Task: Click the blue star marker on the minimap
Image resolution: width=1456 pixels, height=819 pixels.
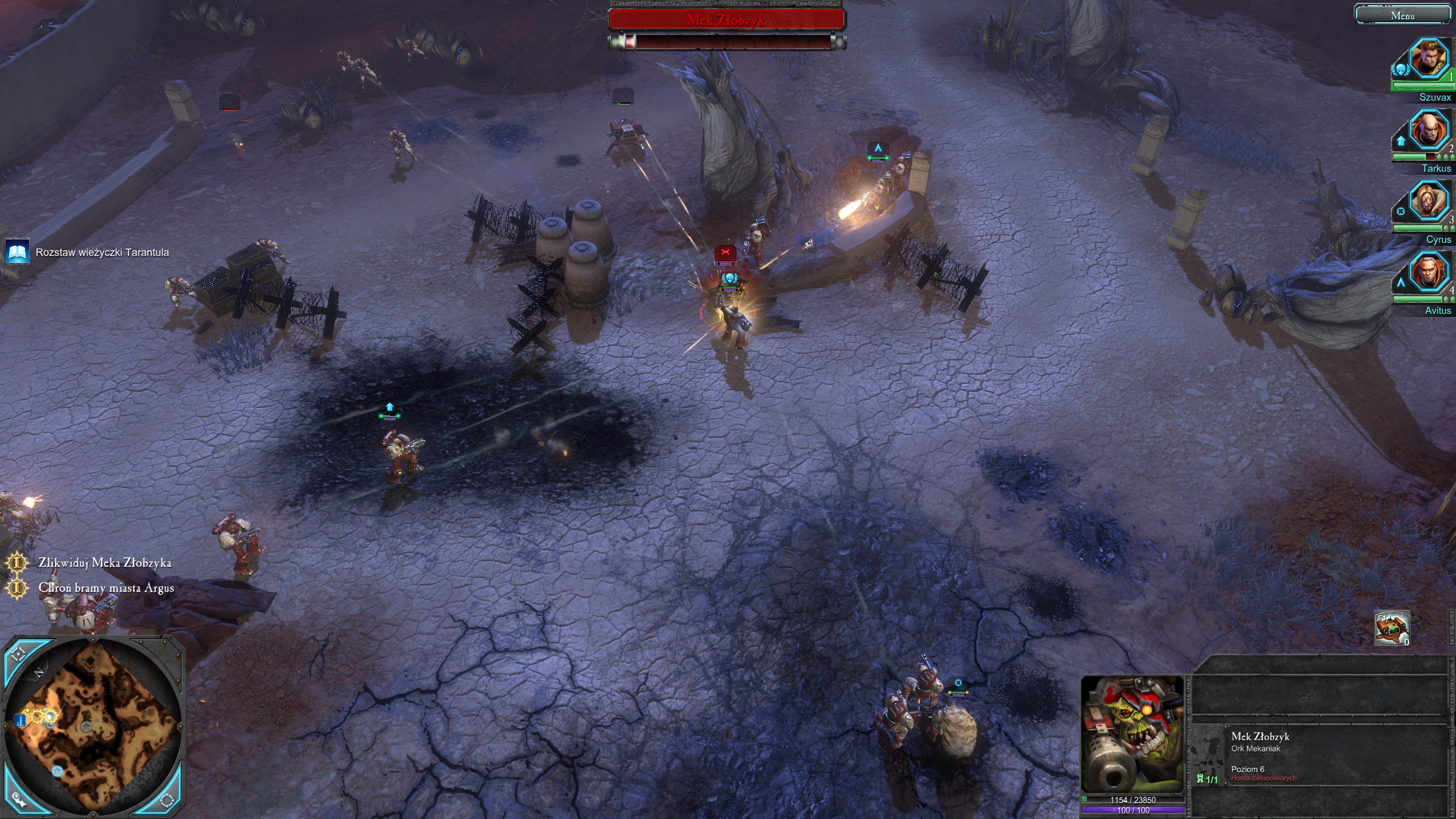Action: click(x=57, y=771)
